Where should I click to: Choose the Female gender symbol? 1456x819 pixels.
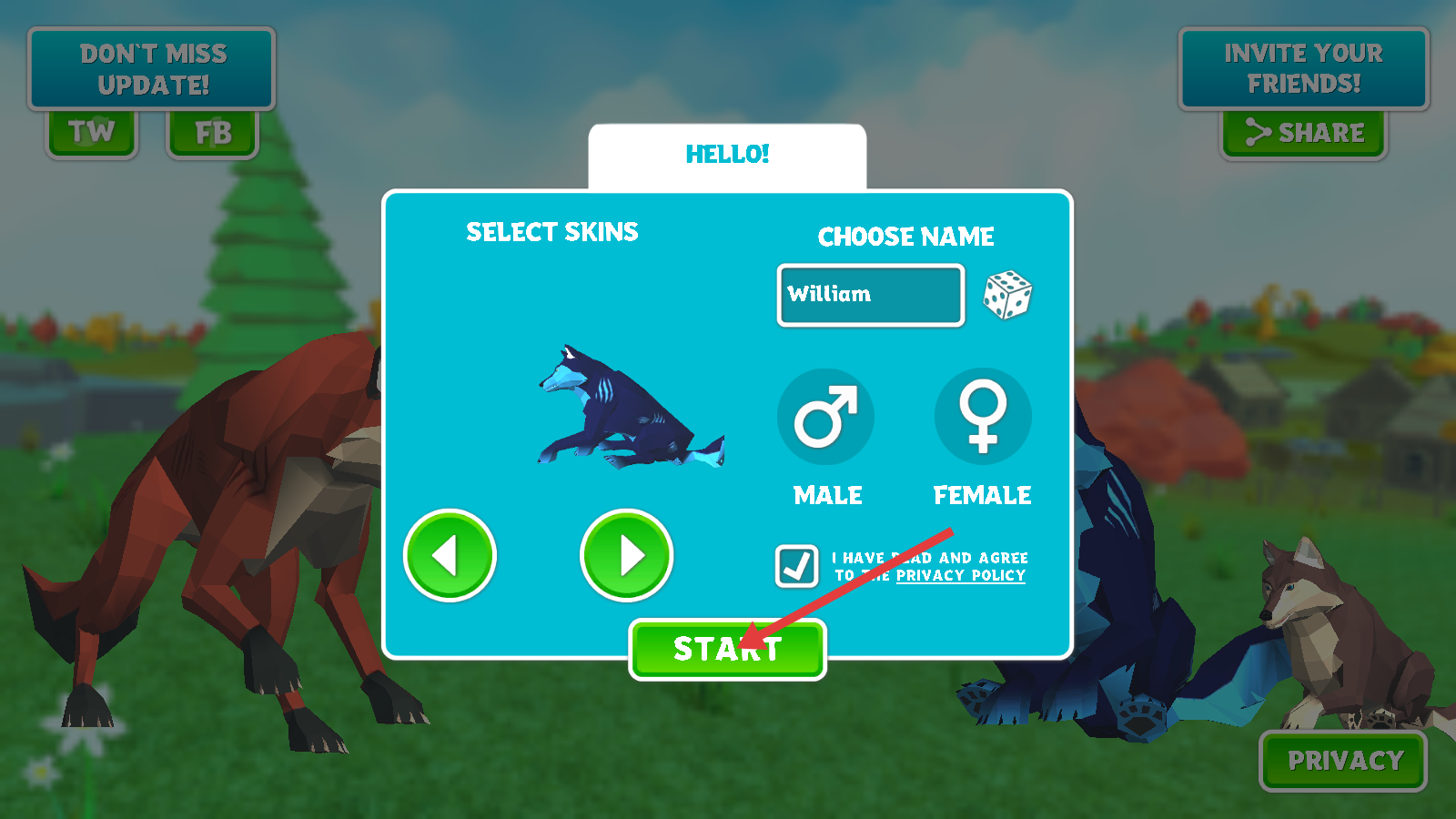coord(983,417)
